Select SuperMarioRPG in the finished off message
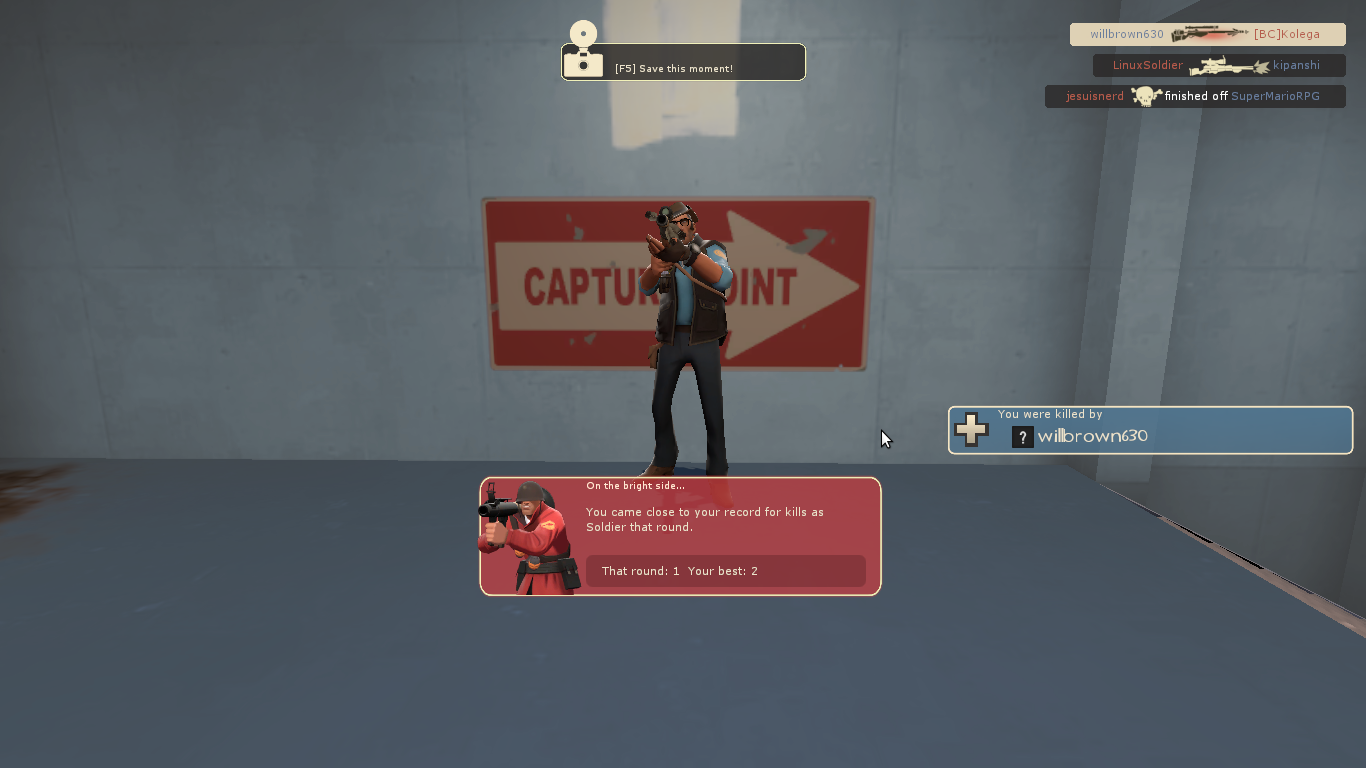The image size is (1366, 768). point(1274,95)
